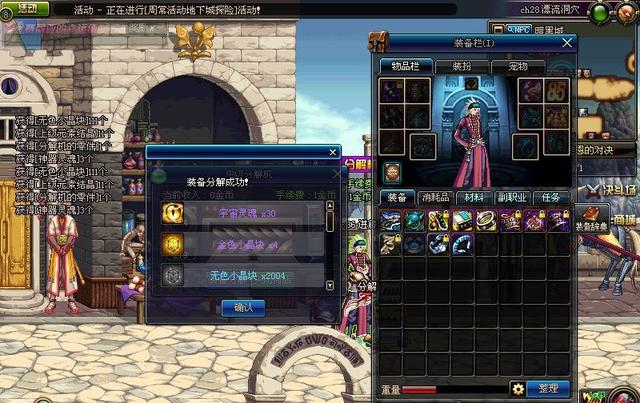Viewport: 640px width, 403px height.
Task: Confirm the disassembly result with 确认
Action: click(x=243, y=308)
